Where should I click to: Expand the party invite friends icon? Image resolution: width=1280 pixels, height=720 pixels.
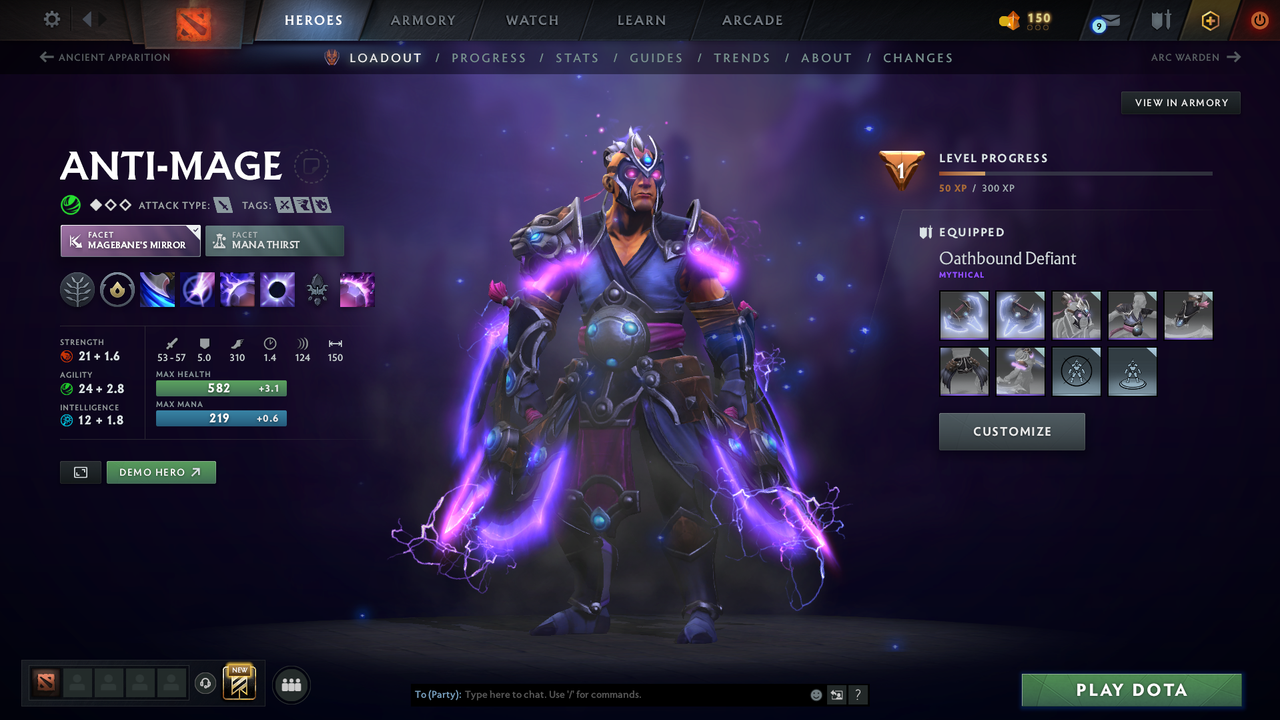click(290, 685)
